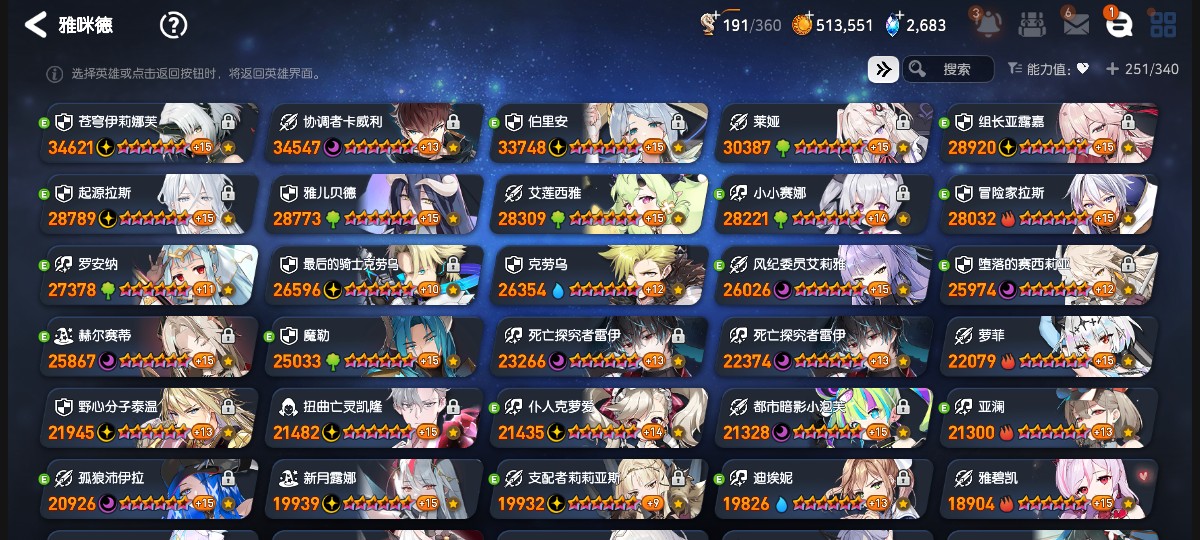
Task: Pick the hero card 伯里安
Action: [x=600, y=133]
